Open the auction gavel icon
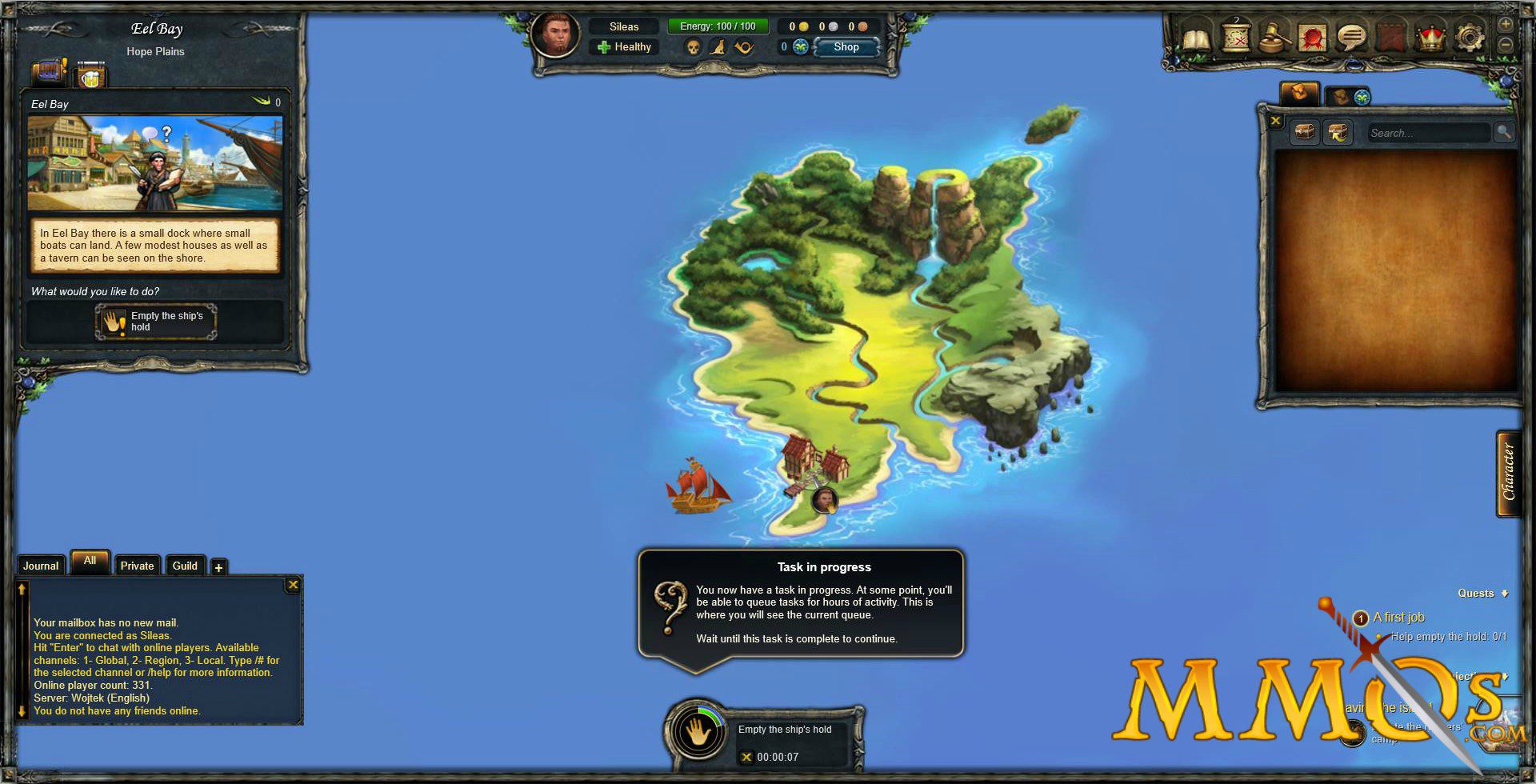This screenshot has height=784, width=1536. pyautogui.click(x=1274, y=37)
